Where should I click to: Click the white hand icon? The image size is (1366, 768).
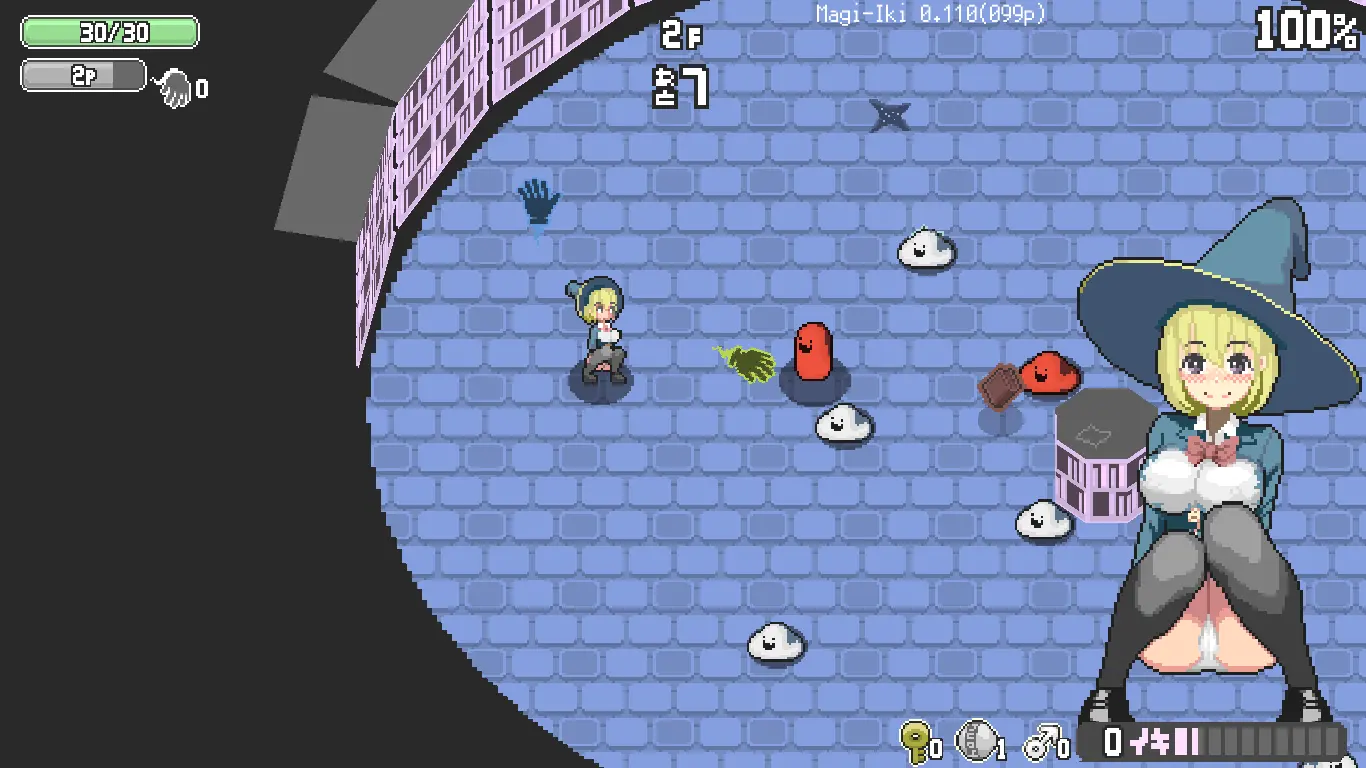point(175,89)
